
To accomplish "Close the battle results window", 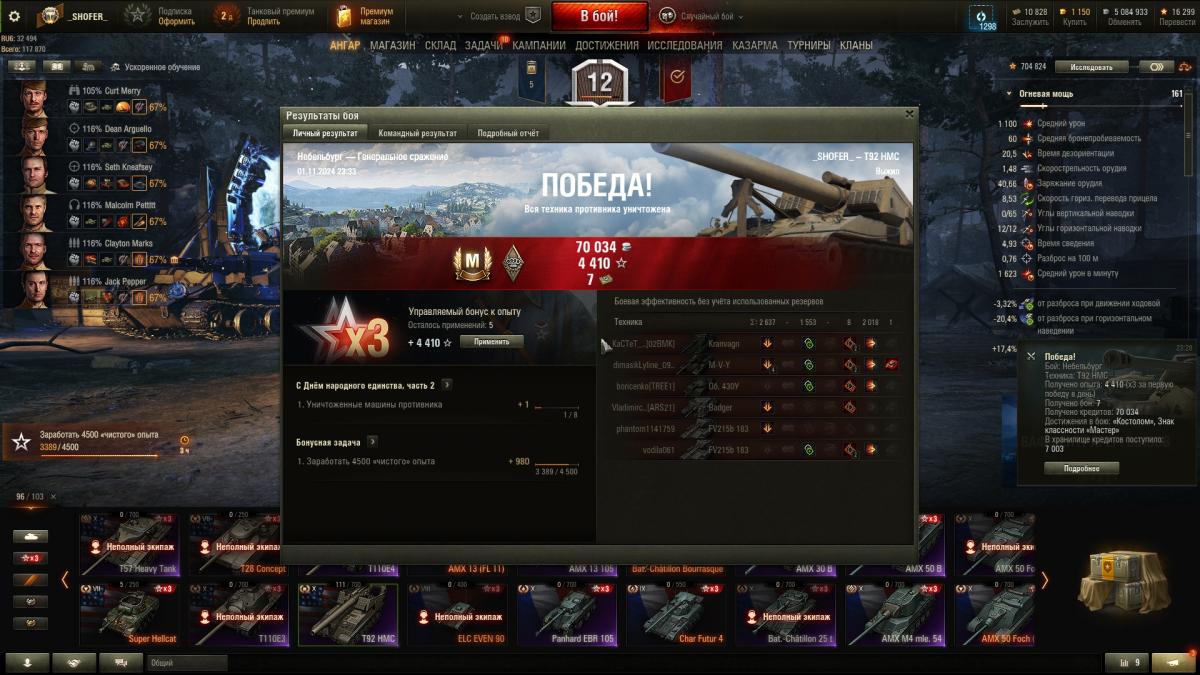I will coord(909,114).
